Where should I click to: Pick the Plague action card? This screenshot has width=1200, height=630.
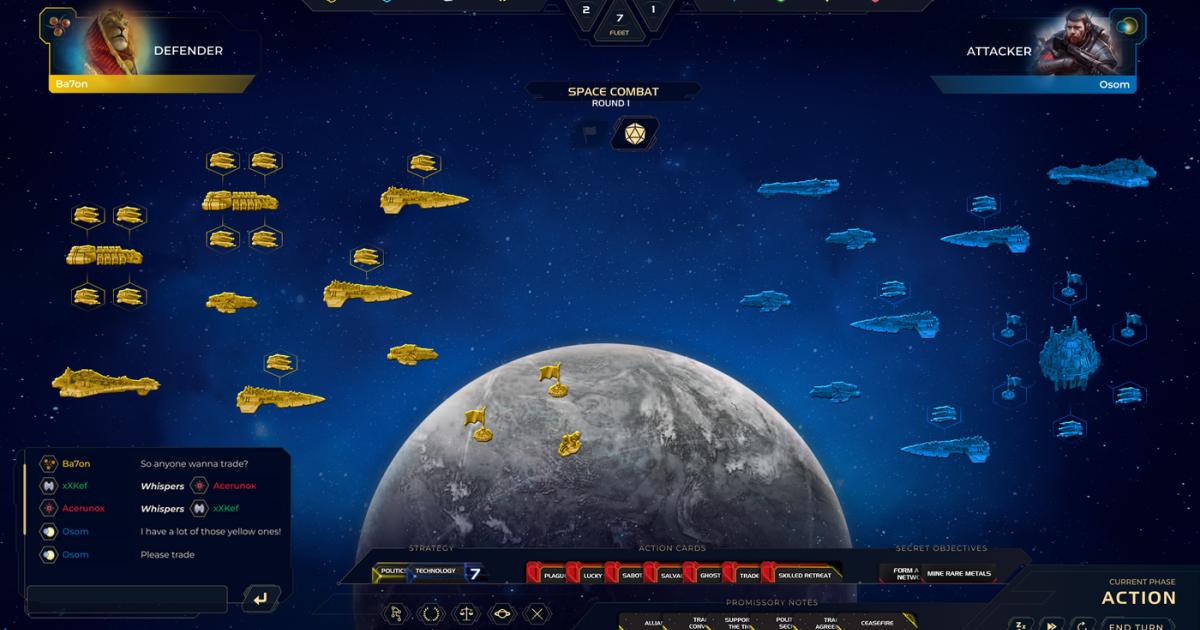tap(549, 575)
